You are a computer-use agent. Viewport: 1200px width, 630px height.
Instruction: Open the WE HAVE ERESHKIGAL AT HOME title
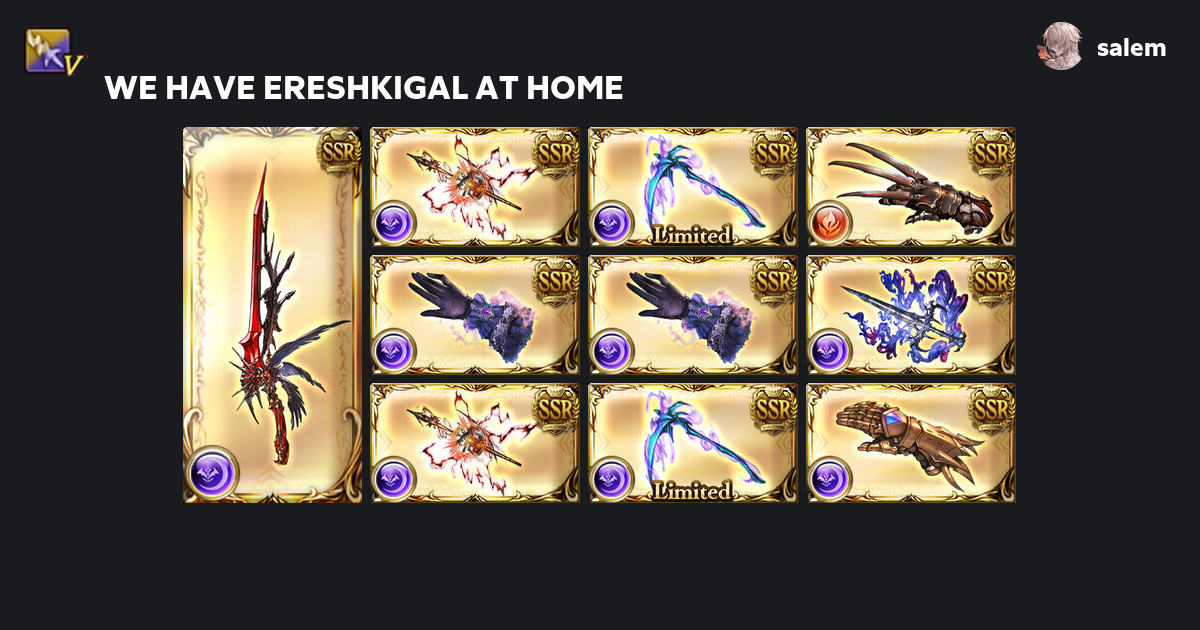tap(364, 88)
